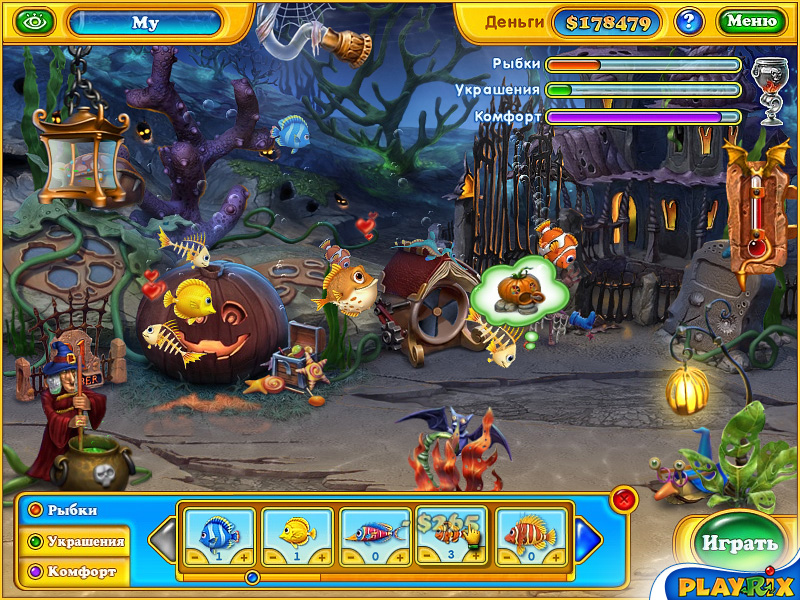Close the shop panel with red X
This screenshot has width=800, height=600.
(623, 498)
